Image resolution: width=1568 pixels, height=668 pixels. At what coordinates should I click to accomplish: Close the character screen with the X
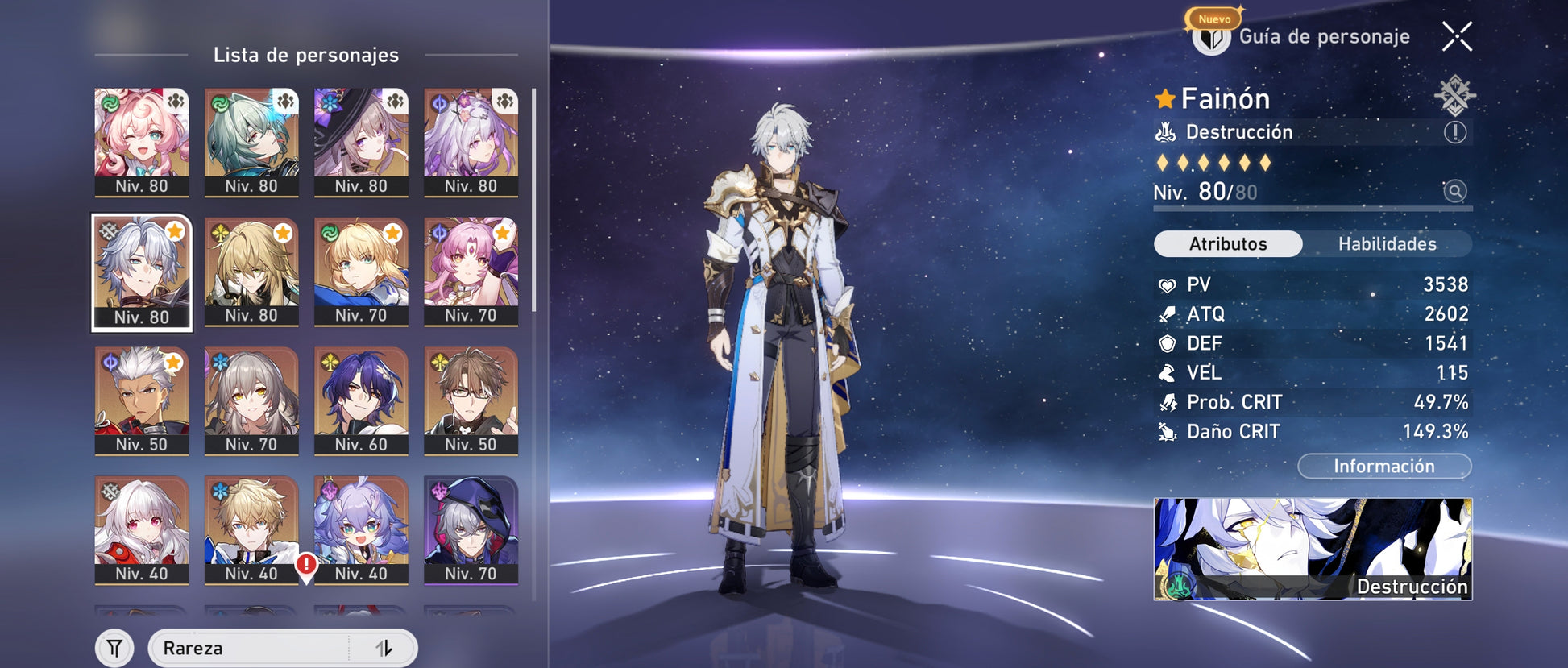pos(1457,36)
